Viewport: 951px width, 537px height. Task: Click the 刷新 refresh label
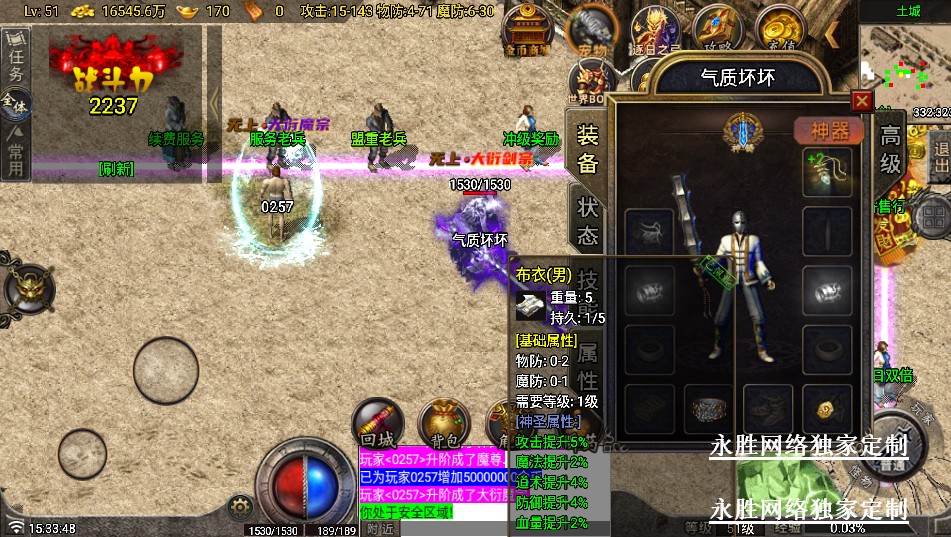[x=116, y=169]
